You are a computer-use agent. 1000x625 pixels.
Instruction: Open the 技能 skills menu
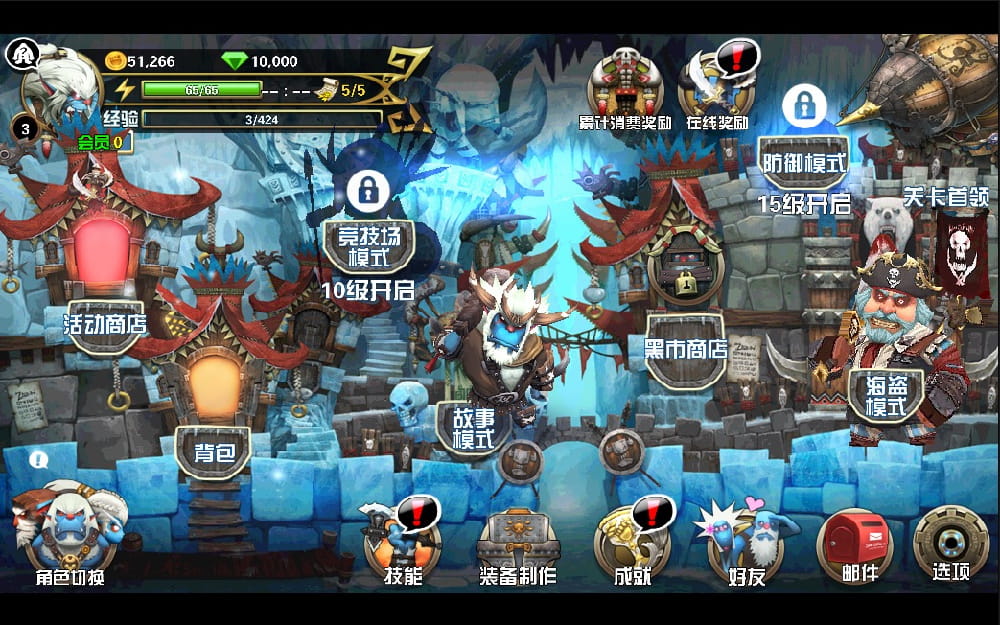(x=403, y=540)
